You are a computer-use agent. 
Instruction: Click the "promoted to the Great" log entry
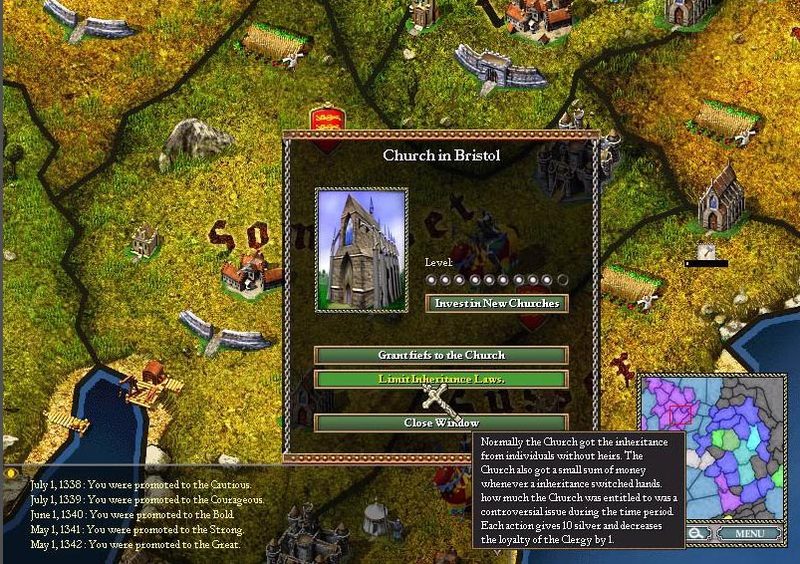[x=134, y=545]
